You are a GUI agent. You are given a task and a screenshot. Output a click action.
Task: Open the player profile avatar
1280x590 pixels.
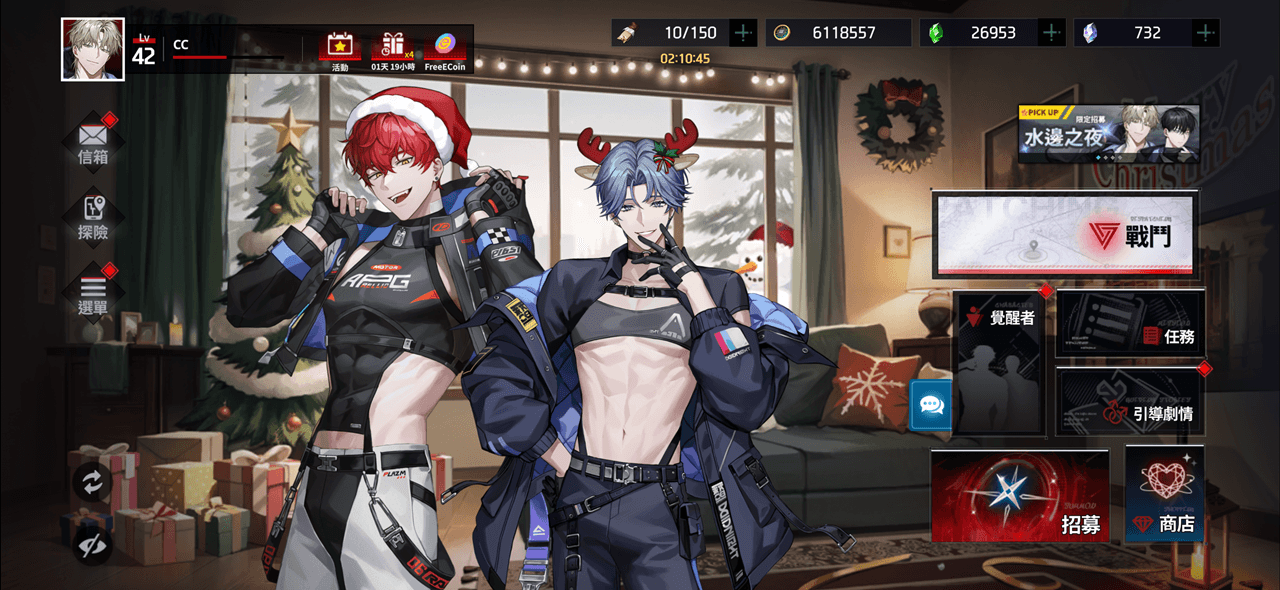(93, 49)
